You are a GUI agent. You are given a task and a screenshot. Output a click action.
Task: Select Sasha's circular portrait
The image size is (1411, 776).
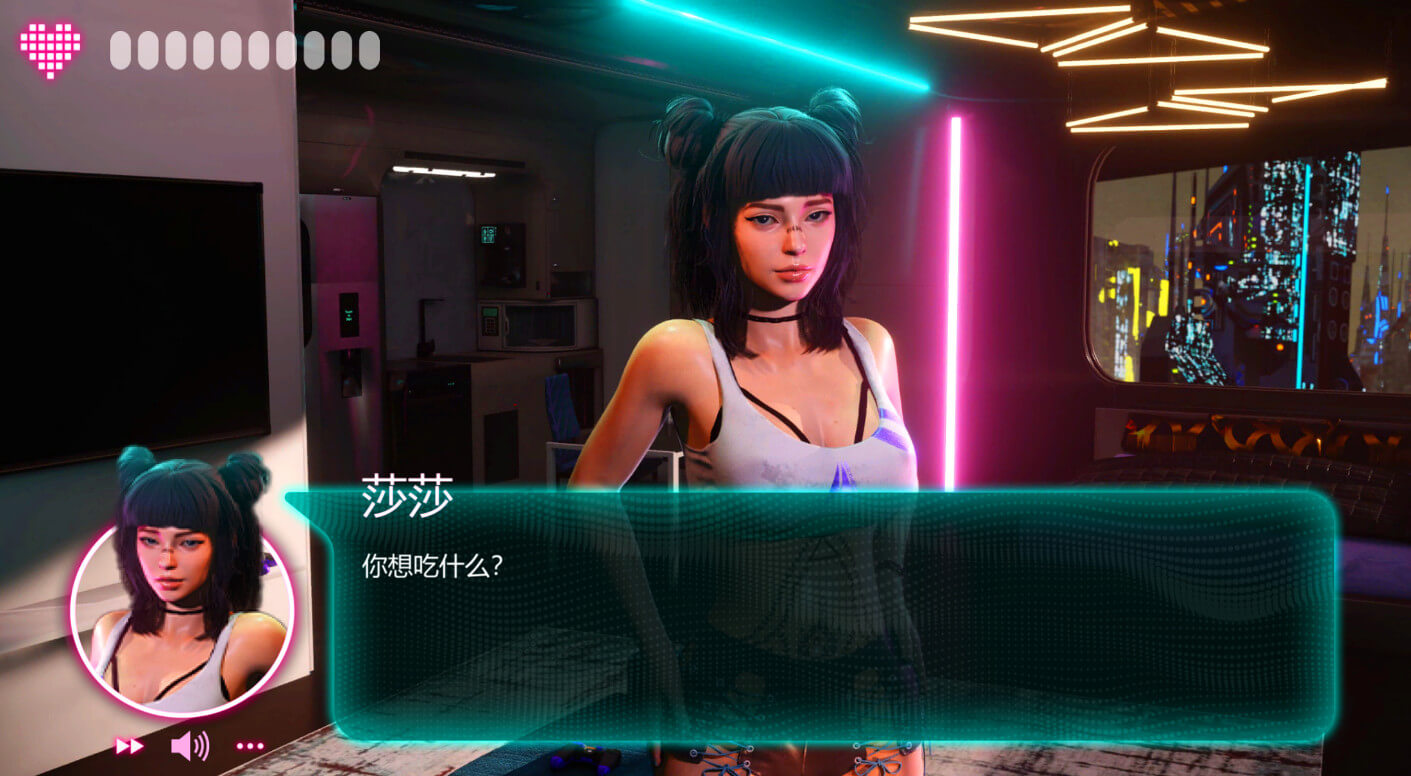[182, 618]
